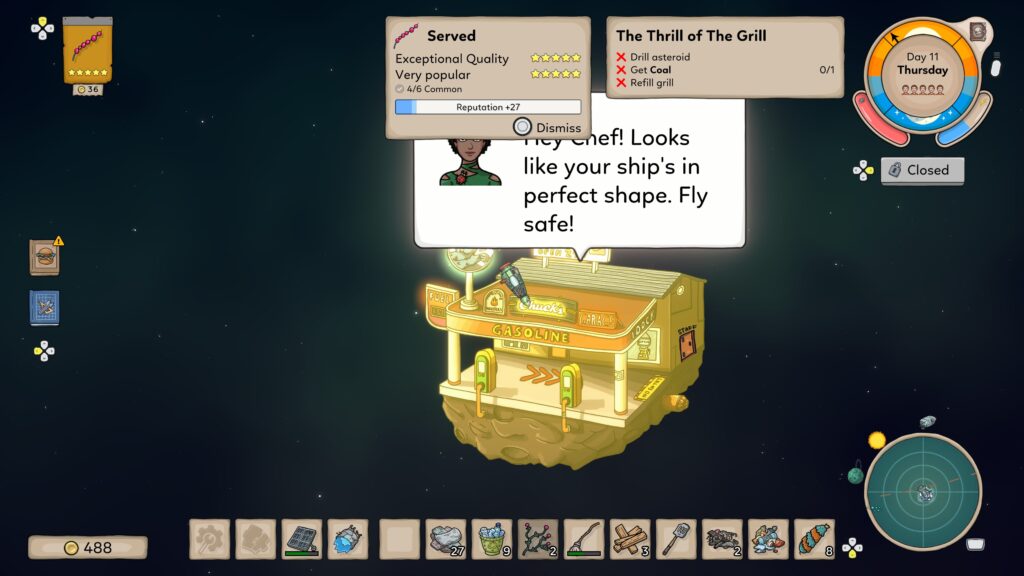Open the blue blueprint book
The width and height of the screenshot is (1024, 576).
click(44, 307)
